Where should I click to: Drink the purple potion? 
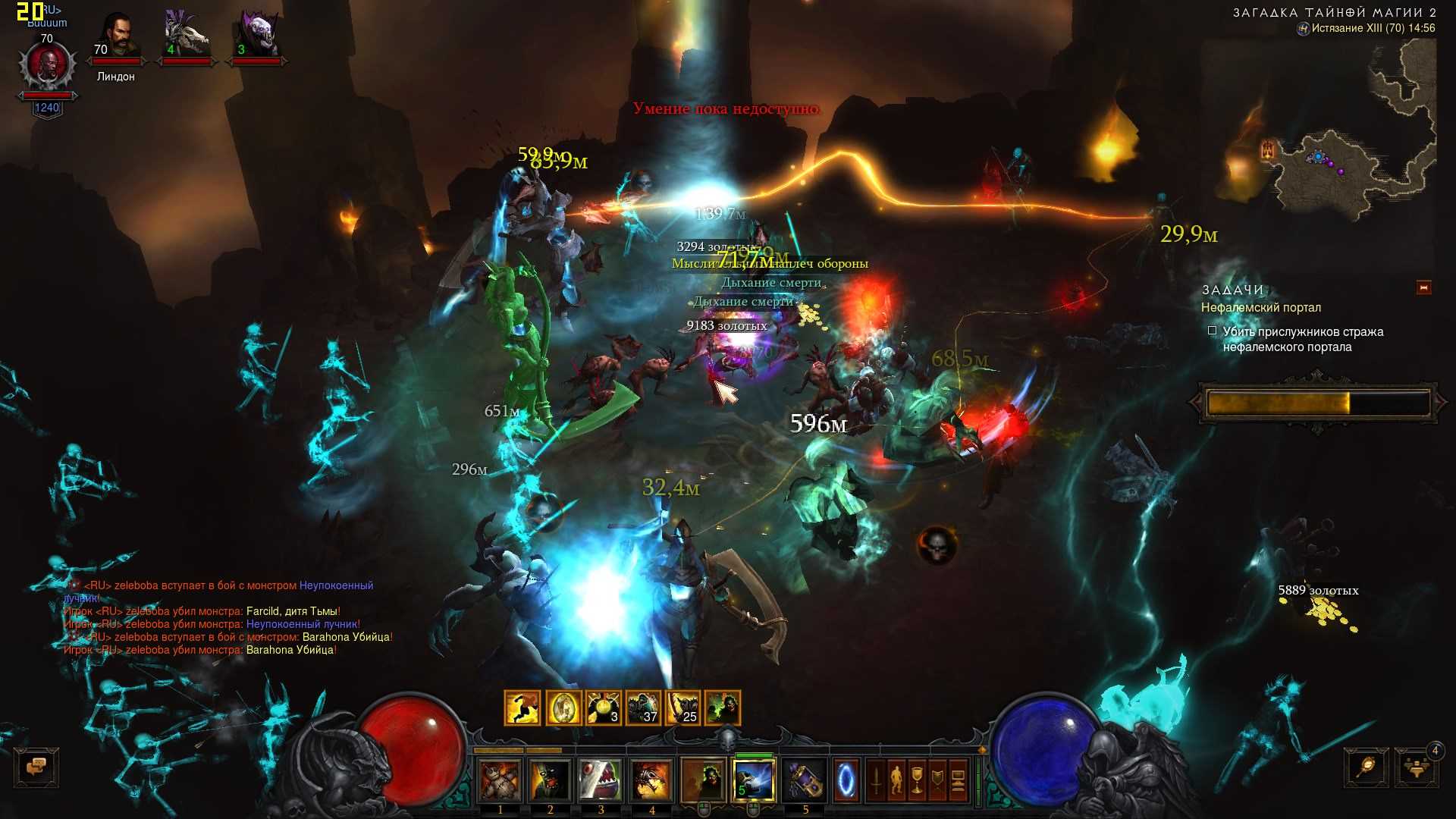805,780
